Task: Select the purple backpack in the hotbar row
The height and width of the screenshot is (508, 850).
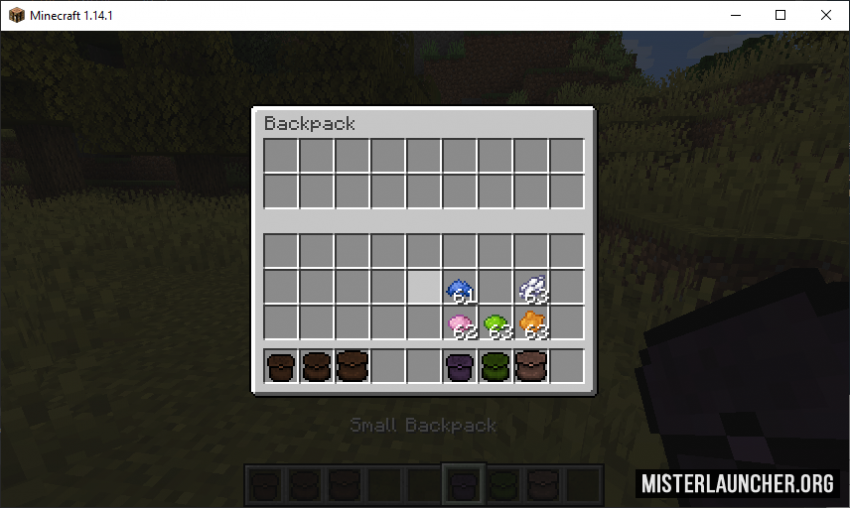Action: click(x=459, y=366)
